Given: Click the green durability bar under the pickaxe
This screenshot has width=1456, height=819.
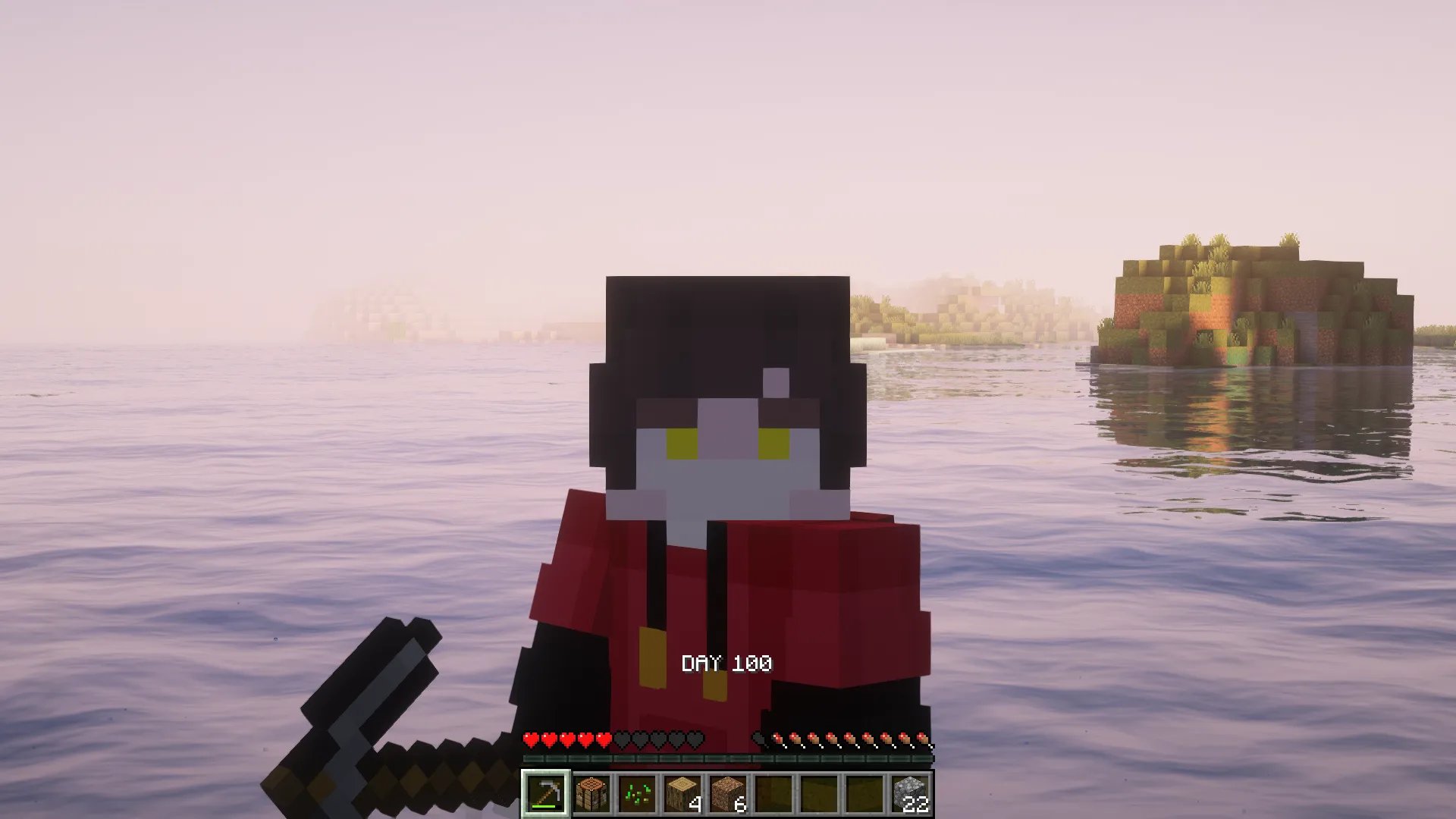Looking at the screenshot, I should [543, 807].
